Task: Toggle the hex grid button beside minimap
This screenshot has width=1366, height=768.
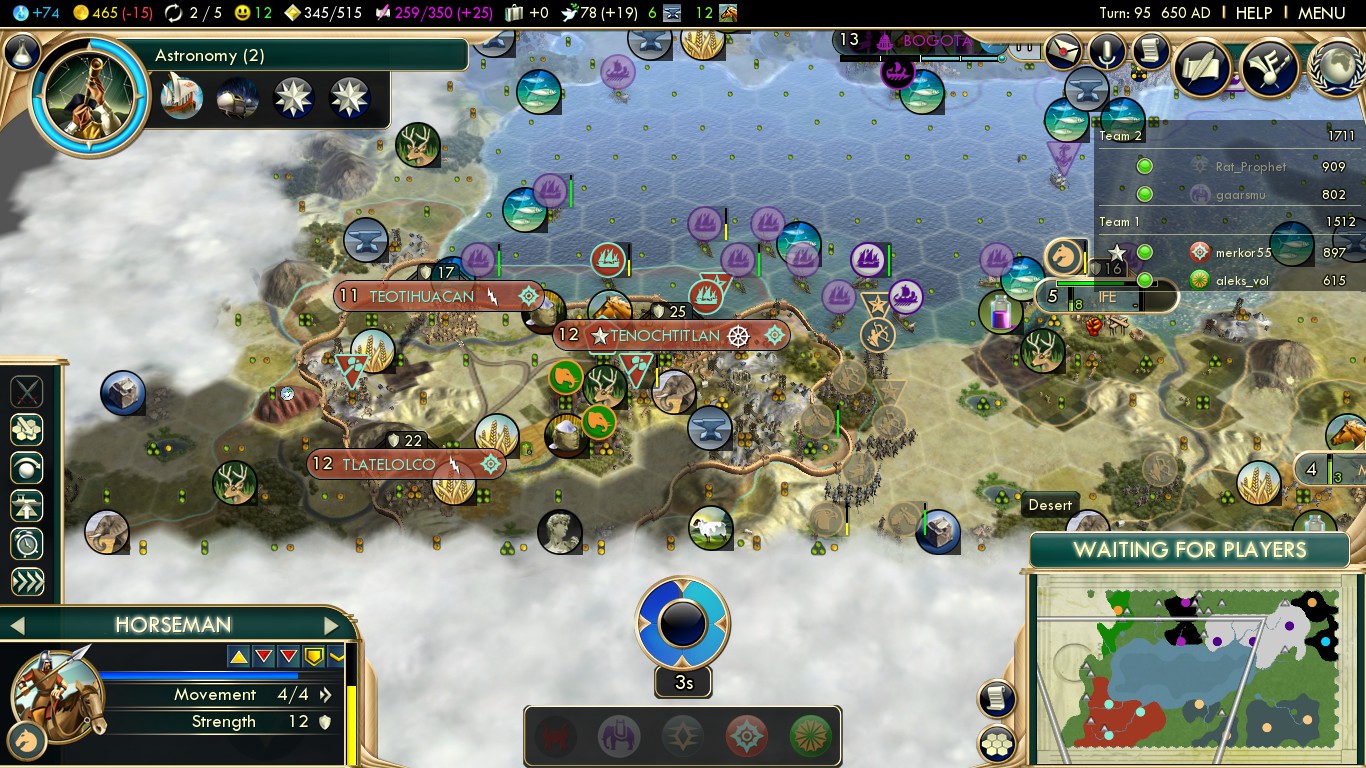Action: point(997,743)
